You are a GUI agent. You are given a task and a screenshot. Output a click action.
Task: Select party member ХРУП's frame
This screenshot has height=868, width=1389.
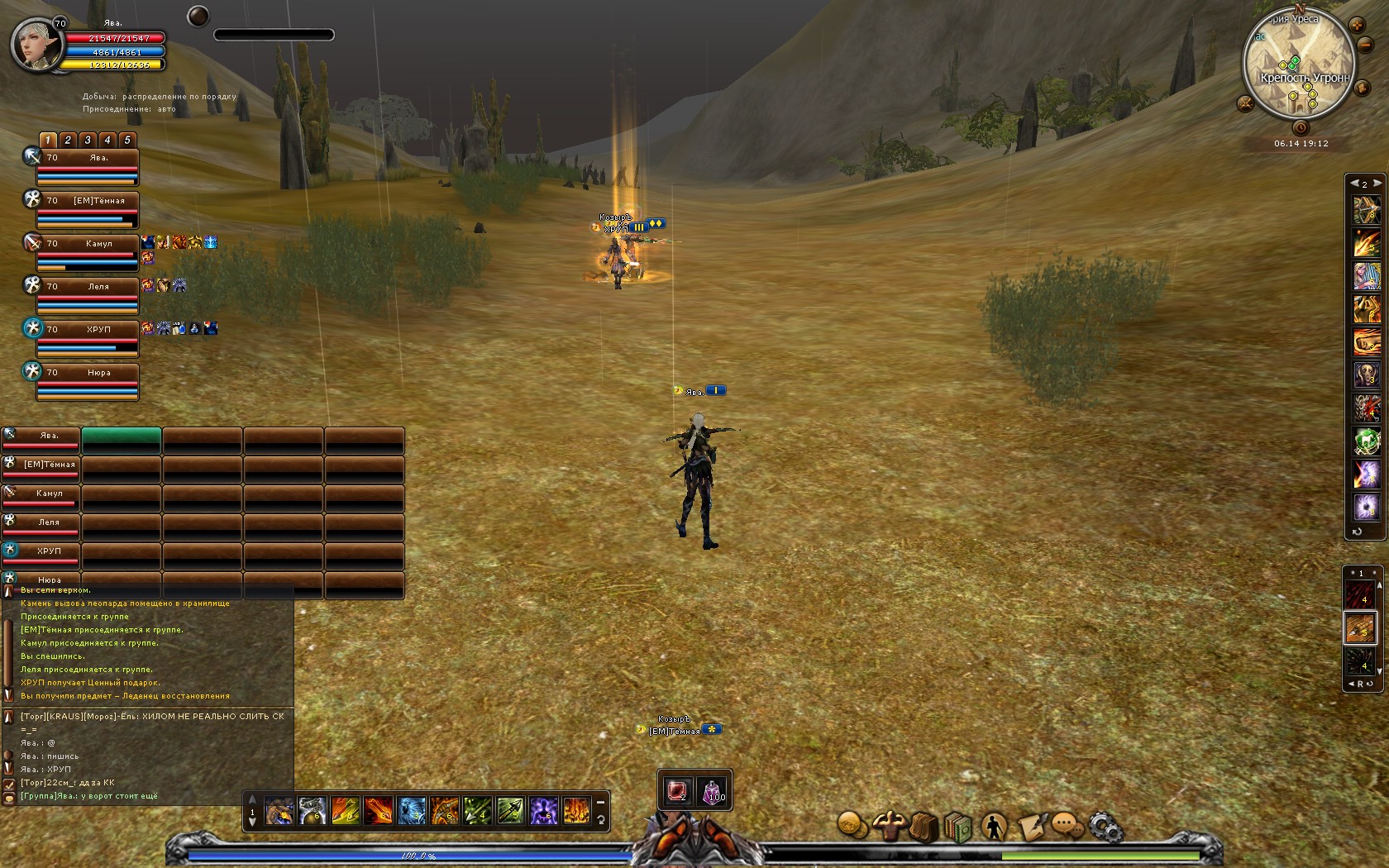(x=87, y=338)
